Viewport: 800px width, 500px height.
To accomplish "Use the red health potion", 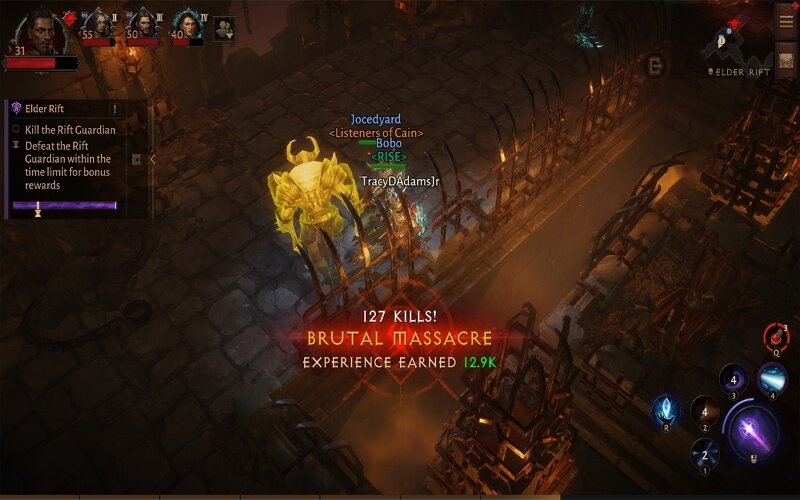I will coord(775,336).
